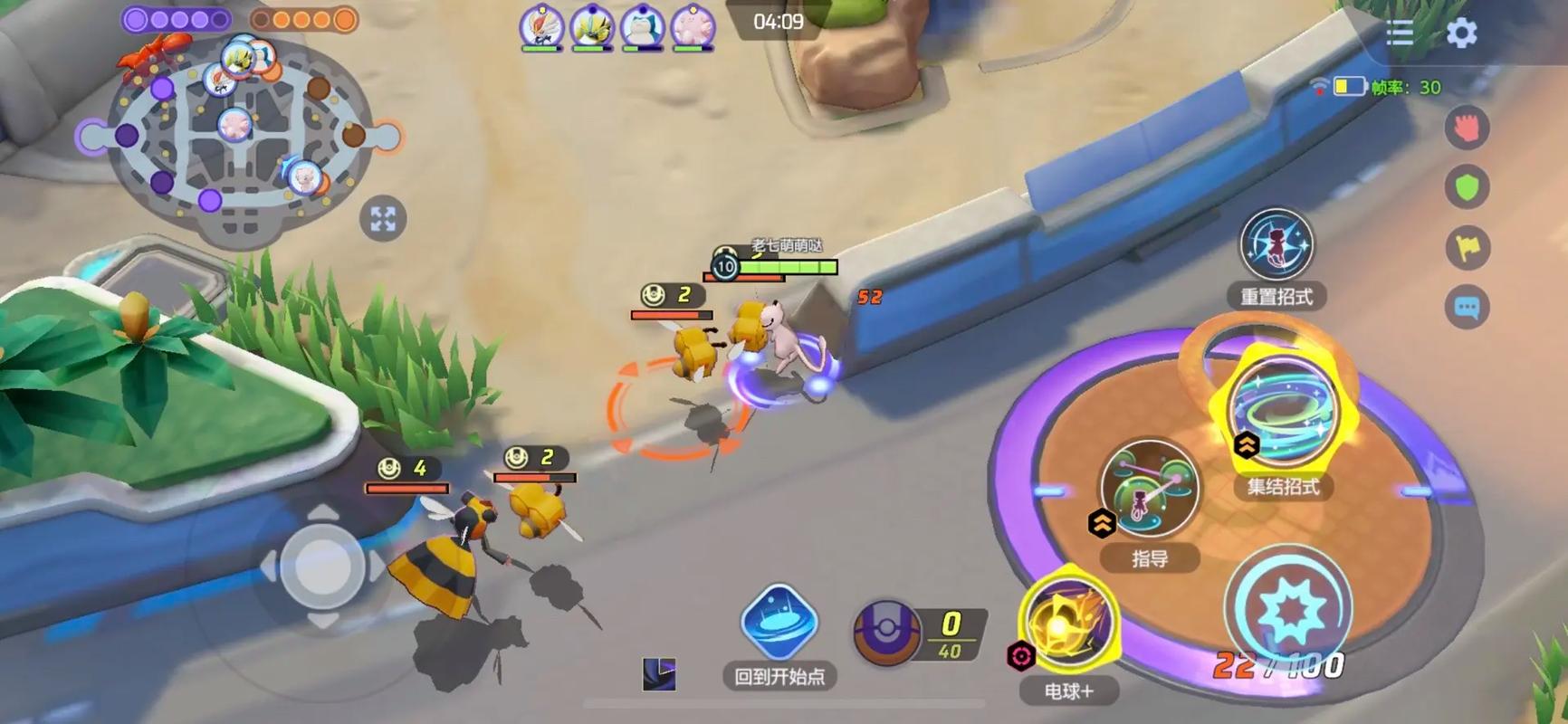Open the blue chat bubble
Viewport: 1568px width, 724px height.
(1467, 308)
